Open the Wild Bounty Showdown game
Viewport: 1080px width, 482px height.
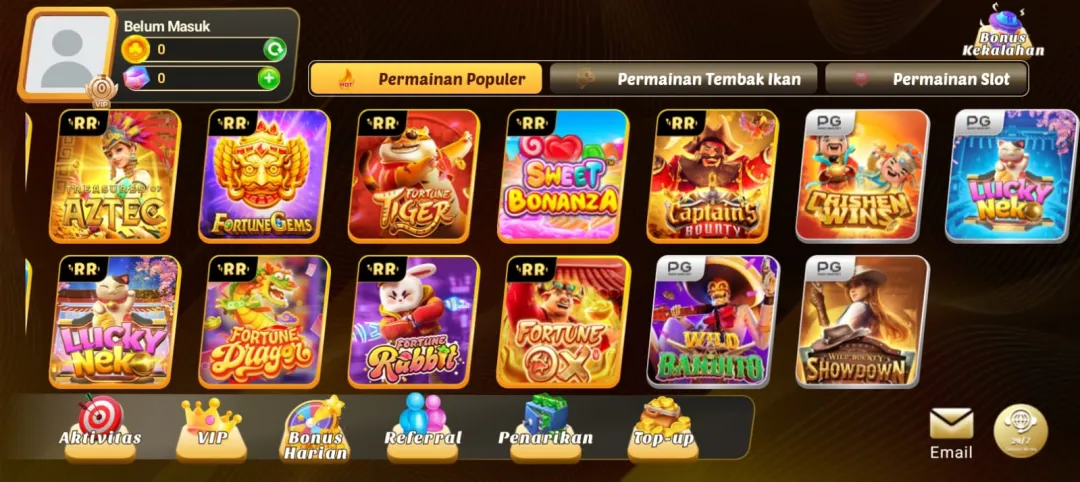866,322
